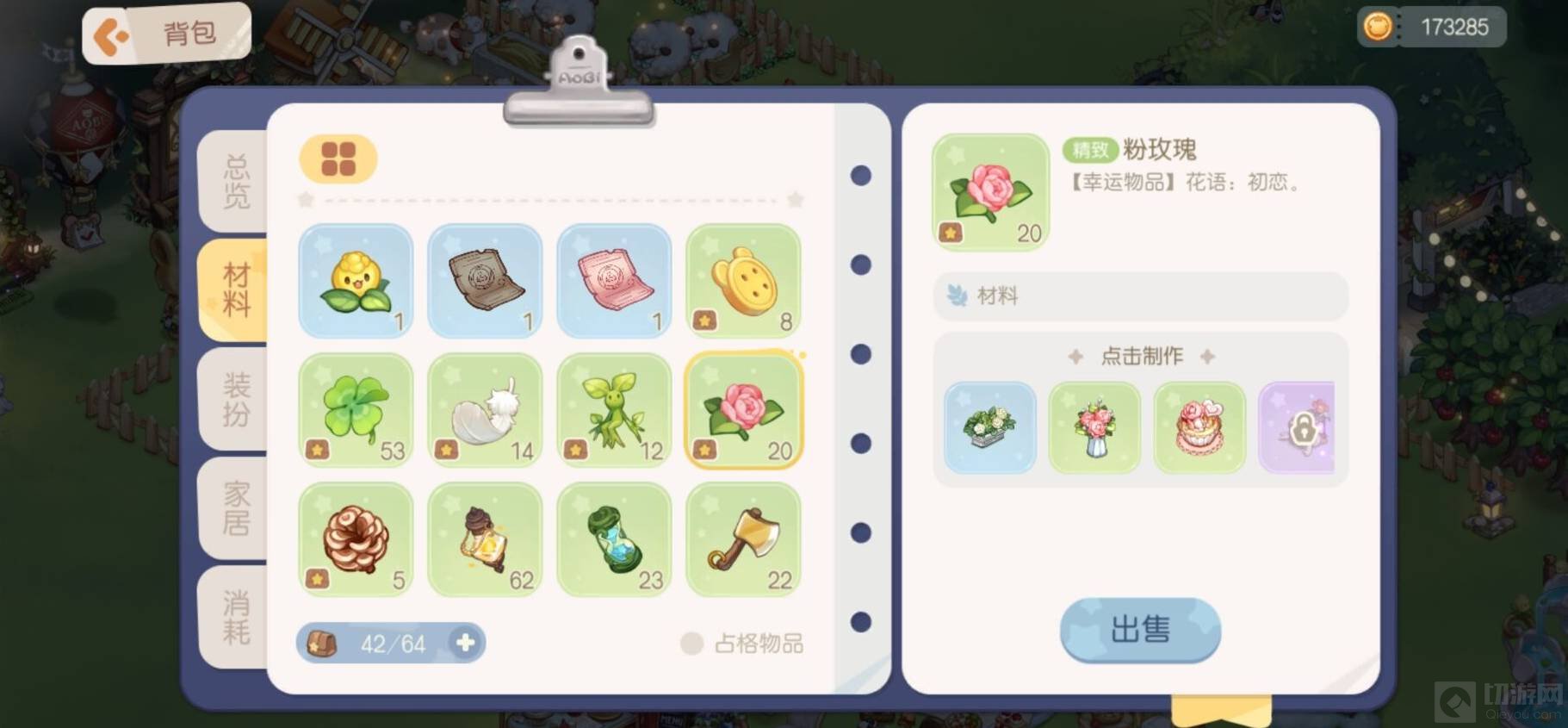Select the yellow flower item slot
Image resolution: width=1568 pixels, height=728 pixels.
point(356,281)
